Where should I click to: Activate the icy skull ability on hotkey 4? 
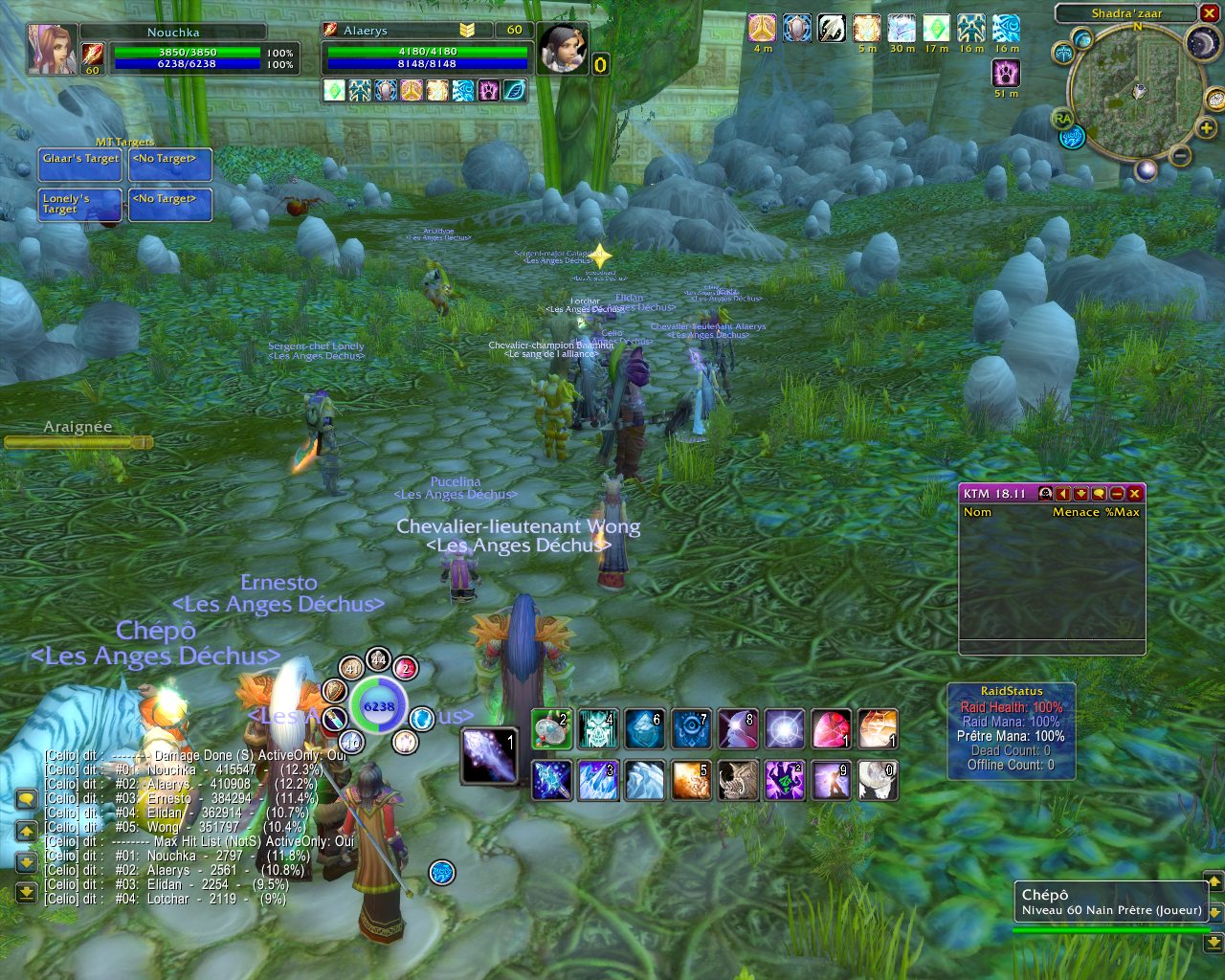point(598,729)
